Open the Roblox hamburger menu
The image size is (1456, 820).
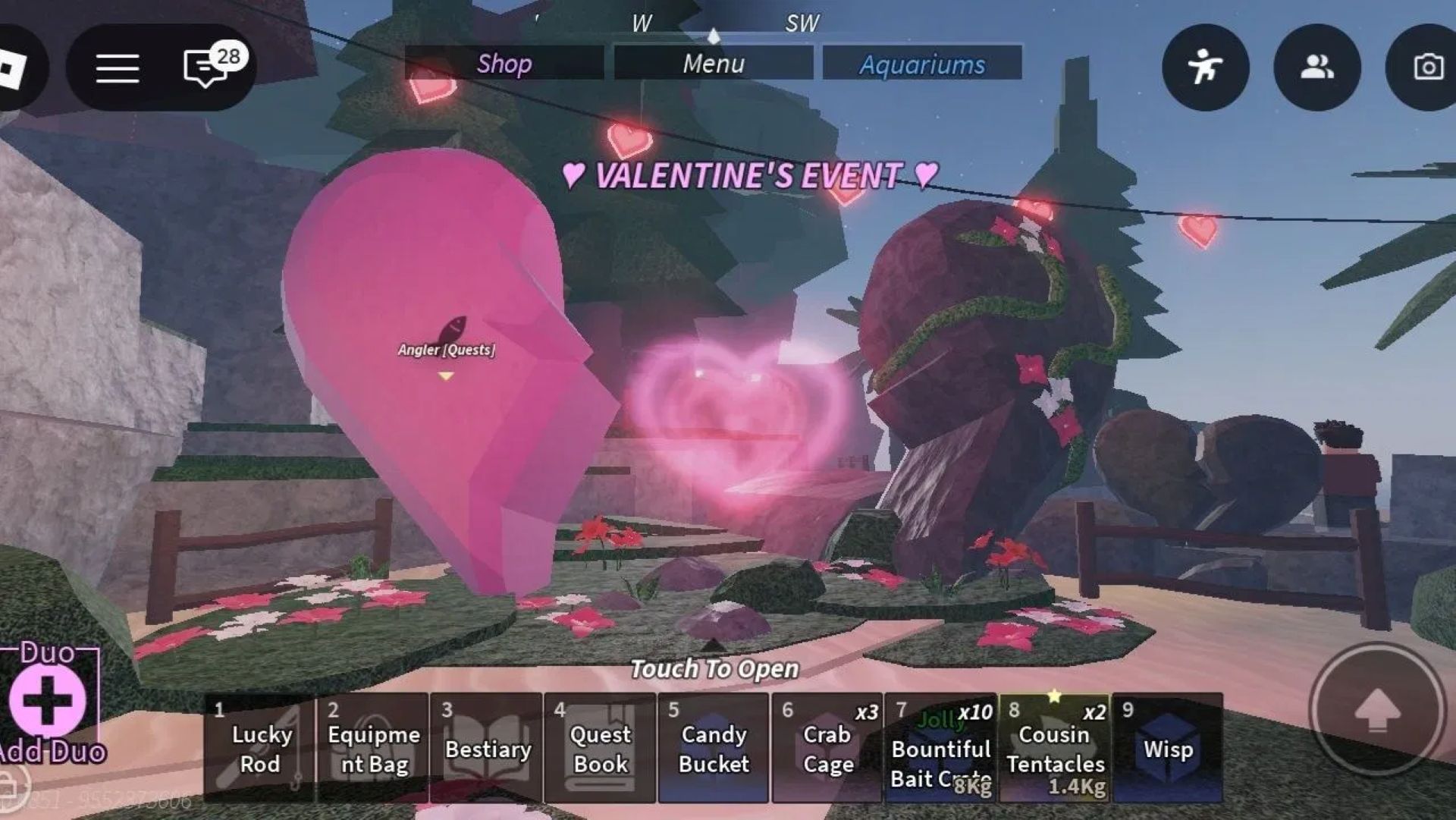coord(118,68)
